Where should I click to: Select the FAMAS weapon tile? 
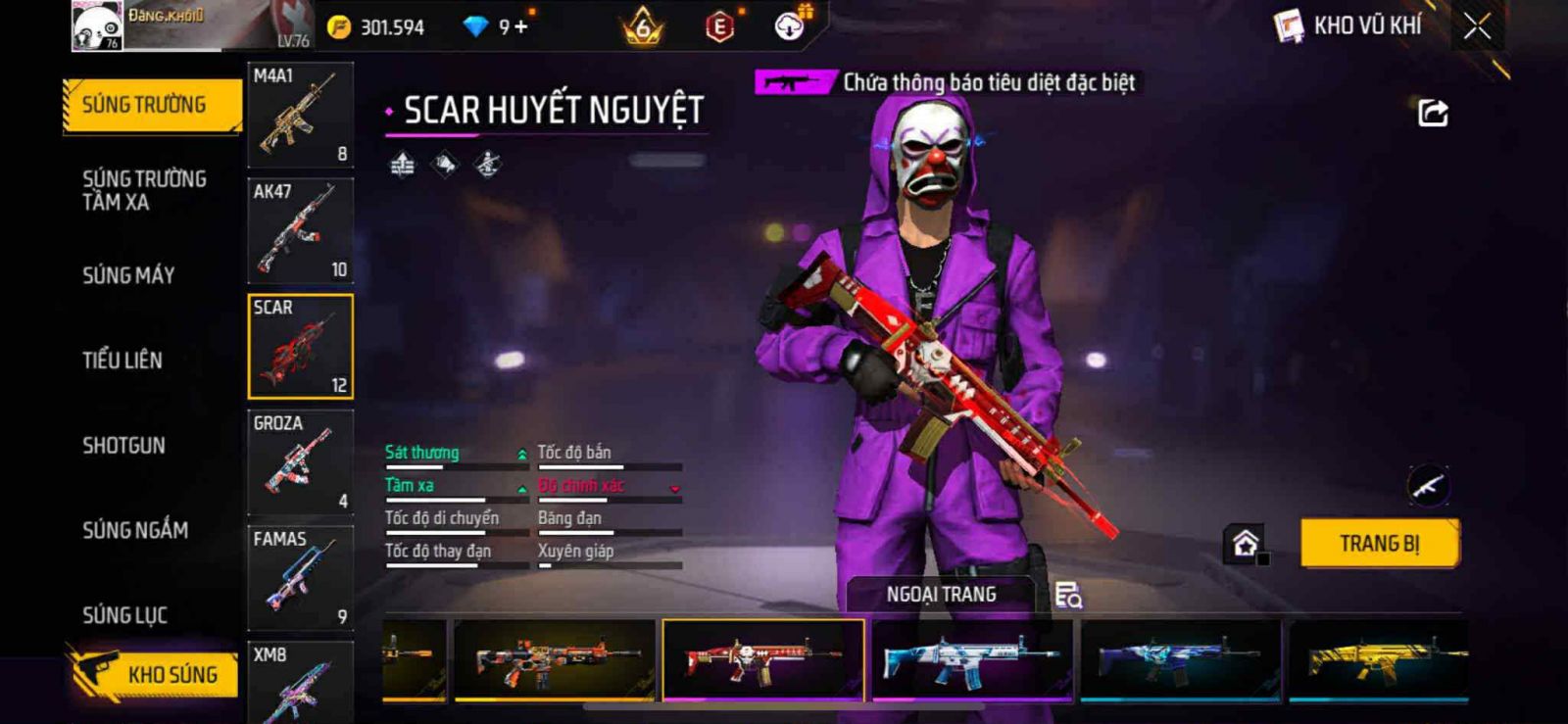[x=300, y=578]
